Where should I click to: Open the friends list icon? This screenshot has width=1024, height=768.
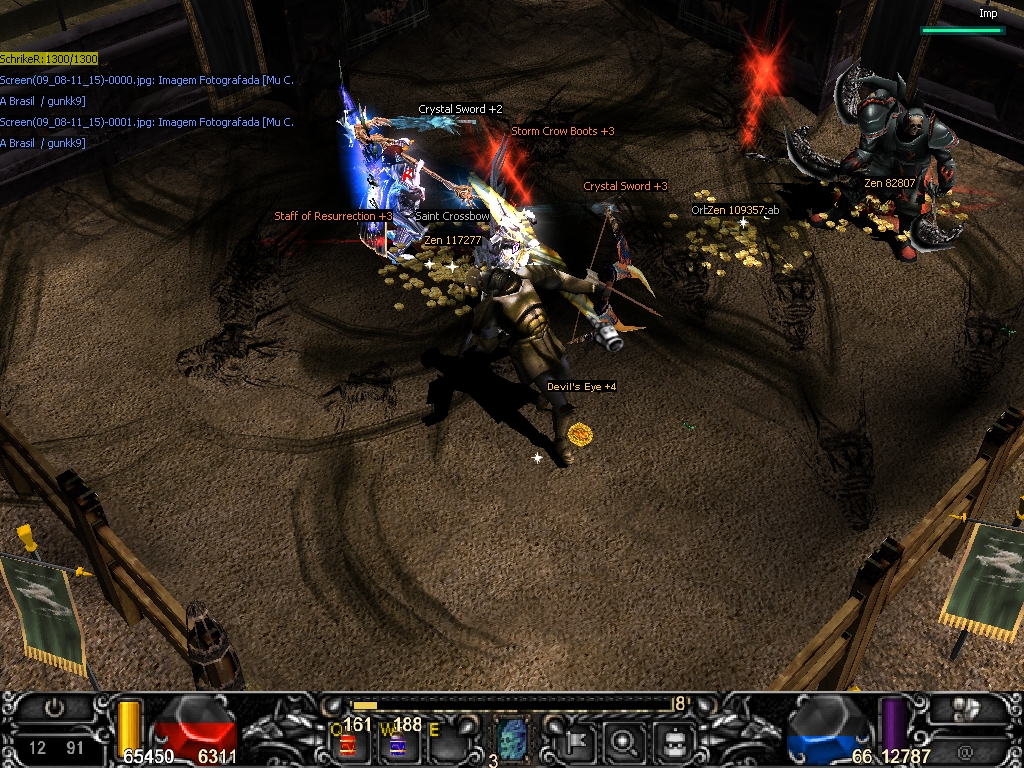click(966, 708)
